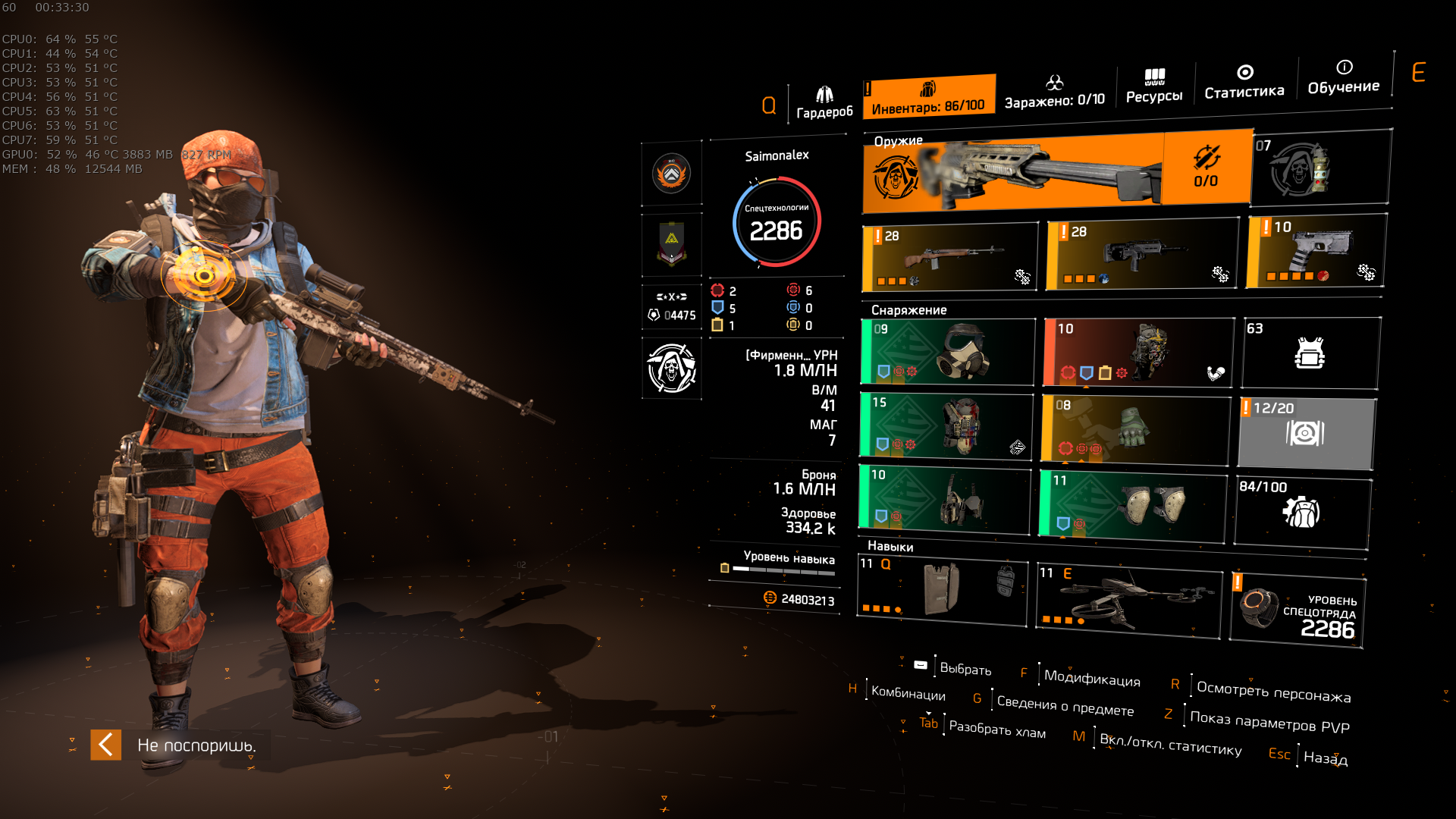Open the gas mask gear slot
Viewport: 1456px width, 819px height.
point(948,352)
